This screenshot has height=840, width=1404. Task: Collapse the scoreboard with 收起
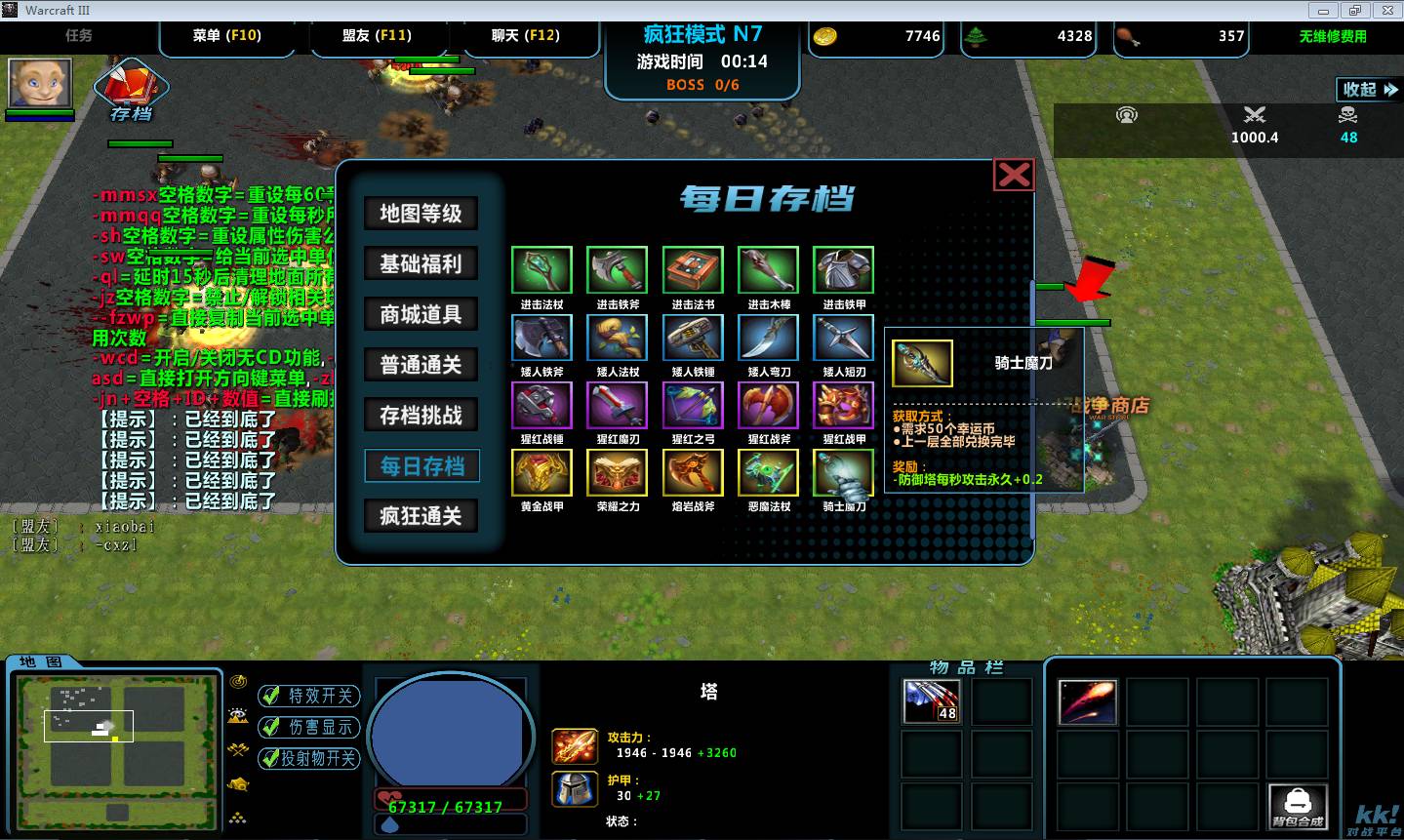[x=1369, y=90]
